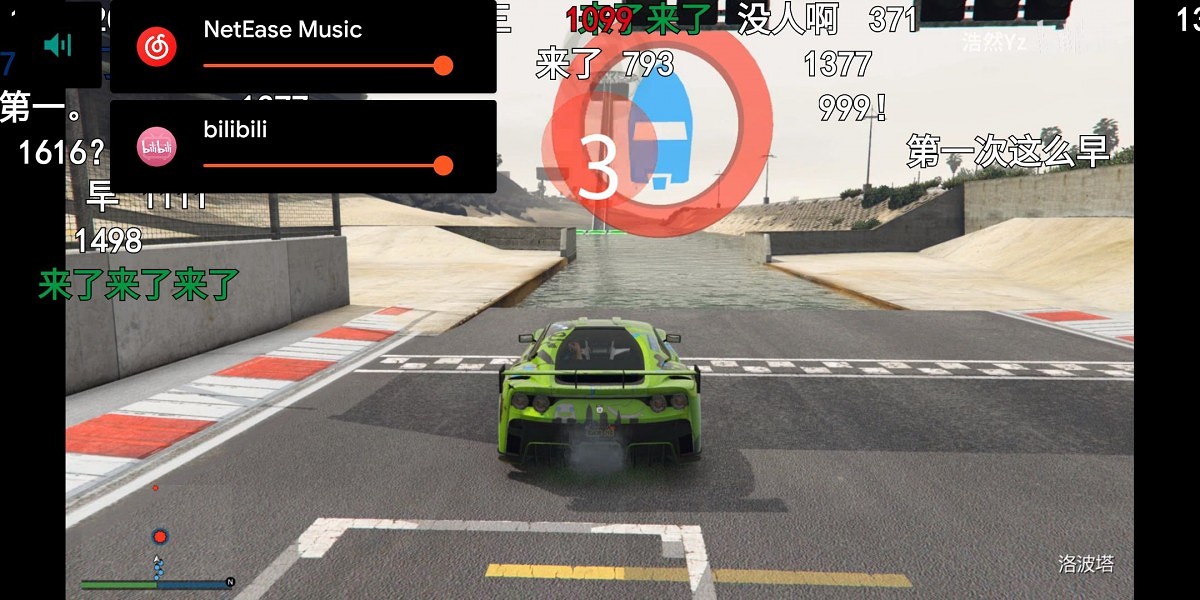Toggle mute with the speaker icon

(59, 45)
